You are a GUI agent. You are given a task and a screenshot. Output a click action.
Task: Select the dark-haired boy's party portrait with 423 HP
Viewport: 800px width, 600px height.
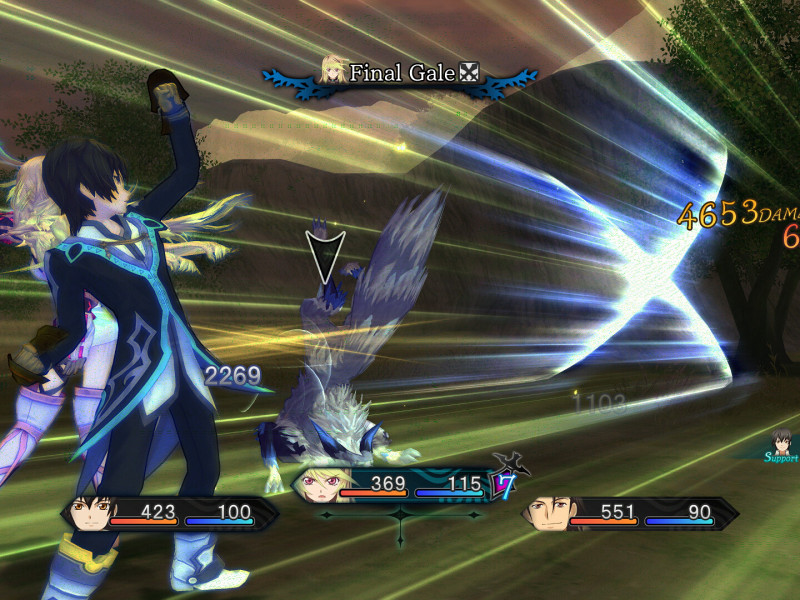(87, 513)
